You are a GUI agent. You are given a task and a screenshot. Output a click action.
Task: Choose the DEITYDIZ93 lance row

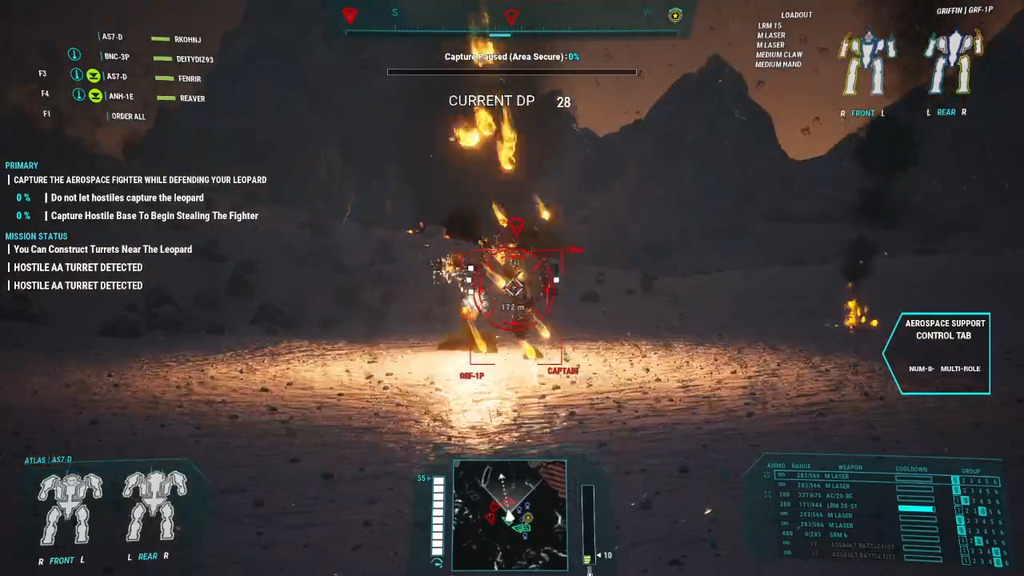tap(194, 59)
